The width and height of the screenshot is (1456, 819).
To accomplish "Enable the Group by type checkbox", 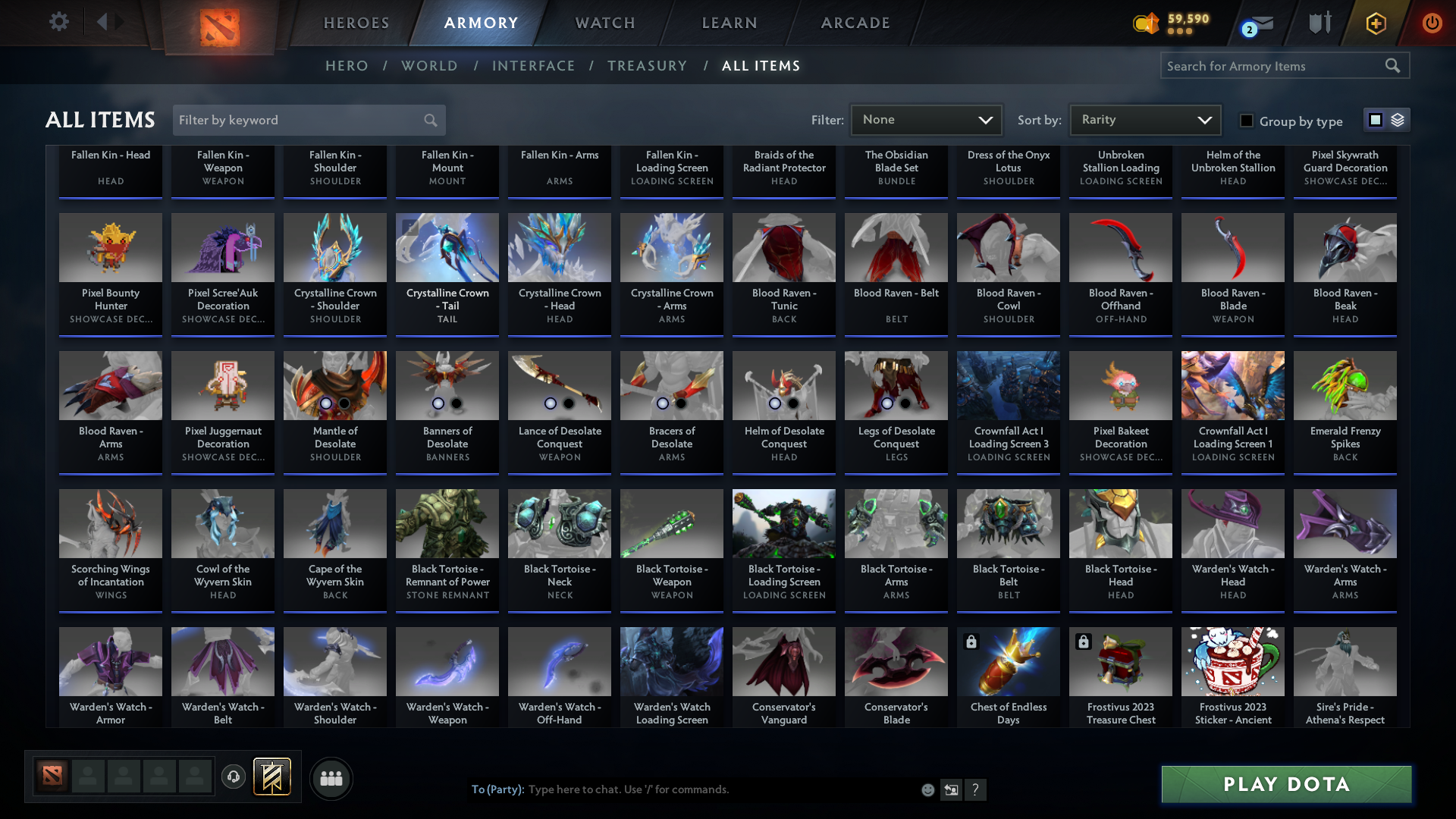I will 1246,121.
